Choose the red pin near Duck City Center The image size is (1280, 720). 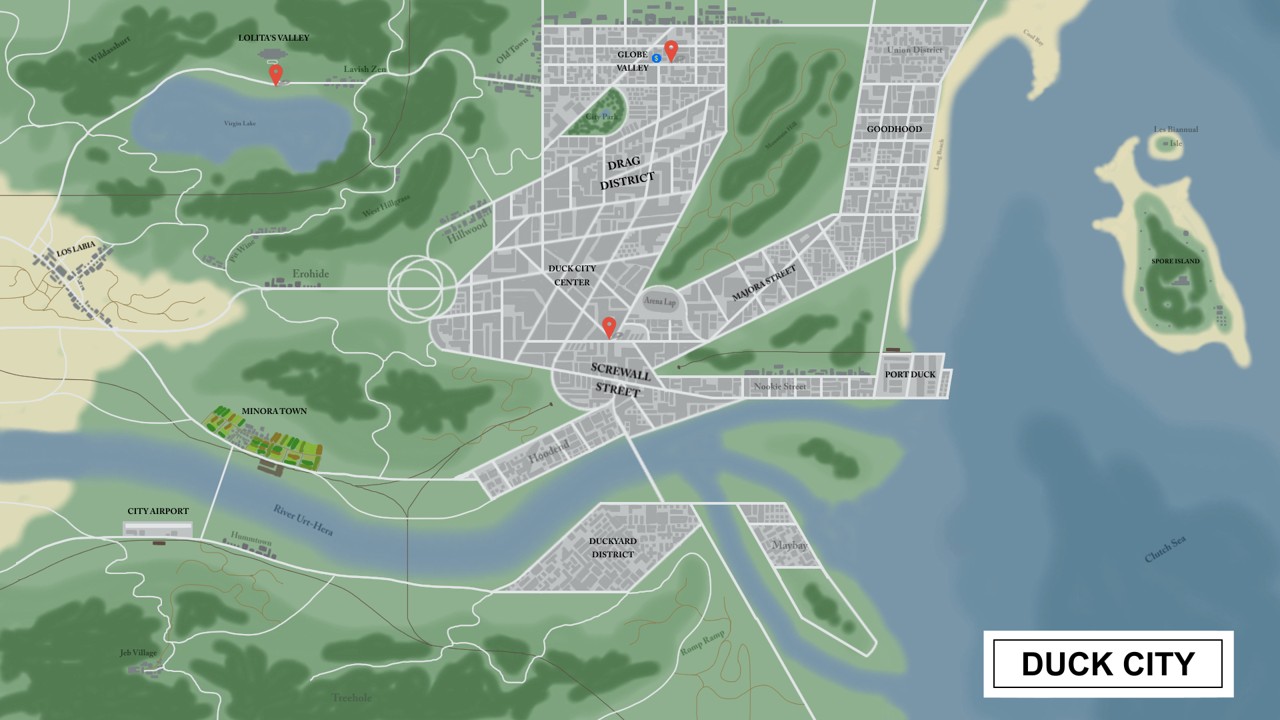pyautogui.click(x=607, y=325)
